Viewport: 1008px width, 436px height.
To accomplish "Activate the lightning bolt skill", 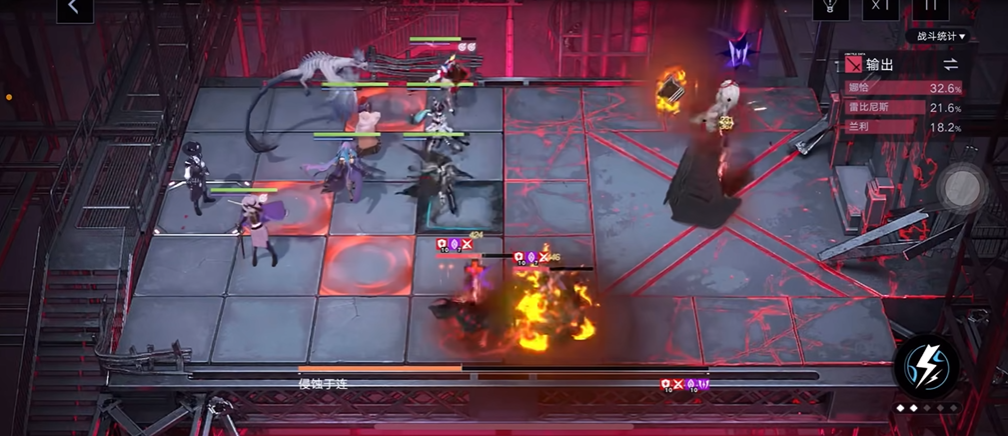I will point(927,368).
